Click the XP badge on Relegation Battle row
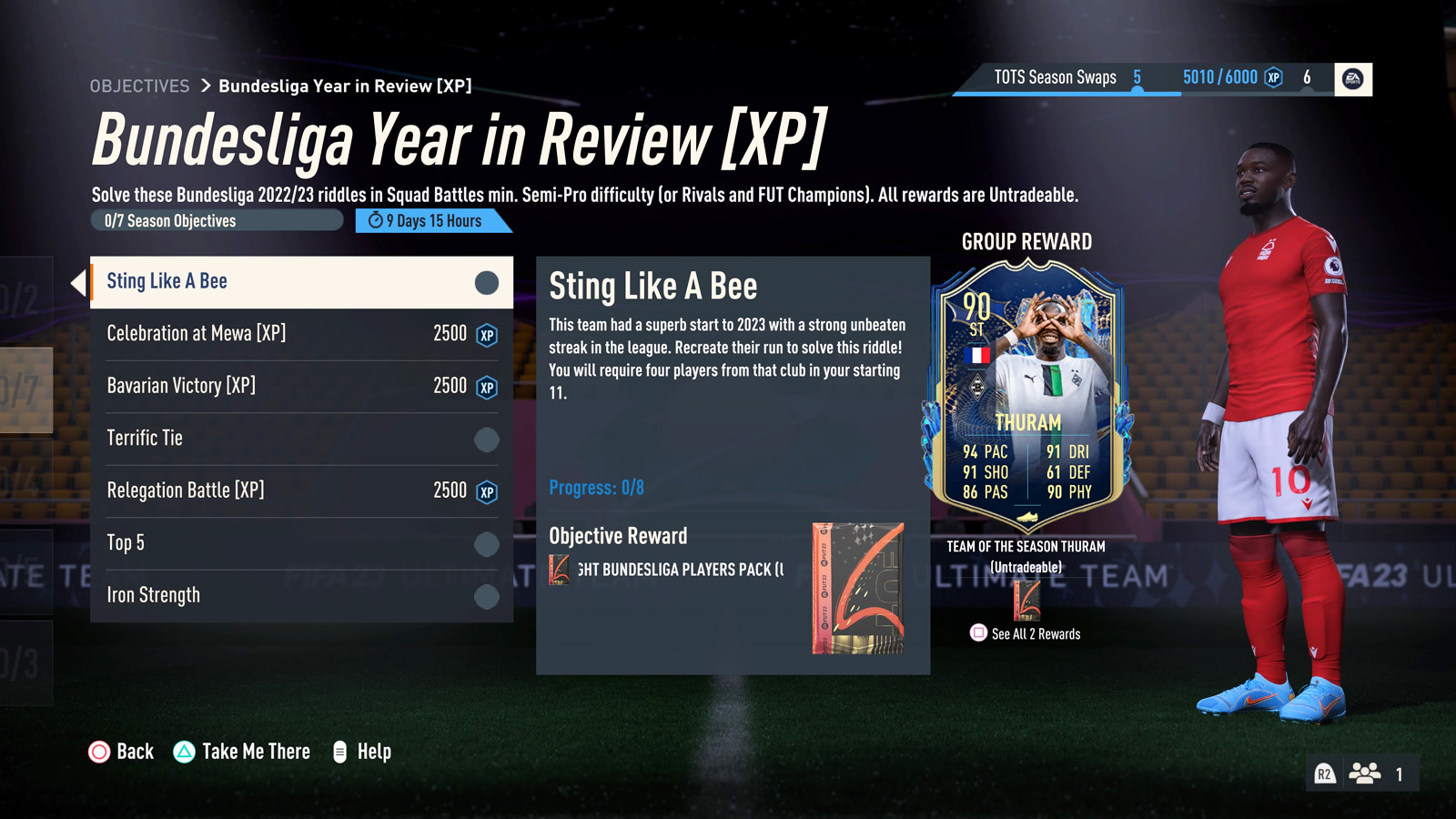Screen dimensions: 1456x819 point(487,490)
